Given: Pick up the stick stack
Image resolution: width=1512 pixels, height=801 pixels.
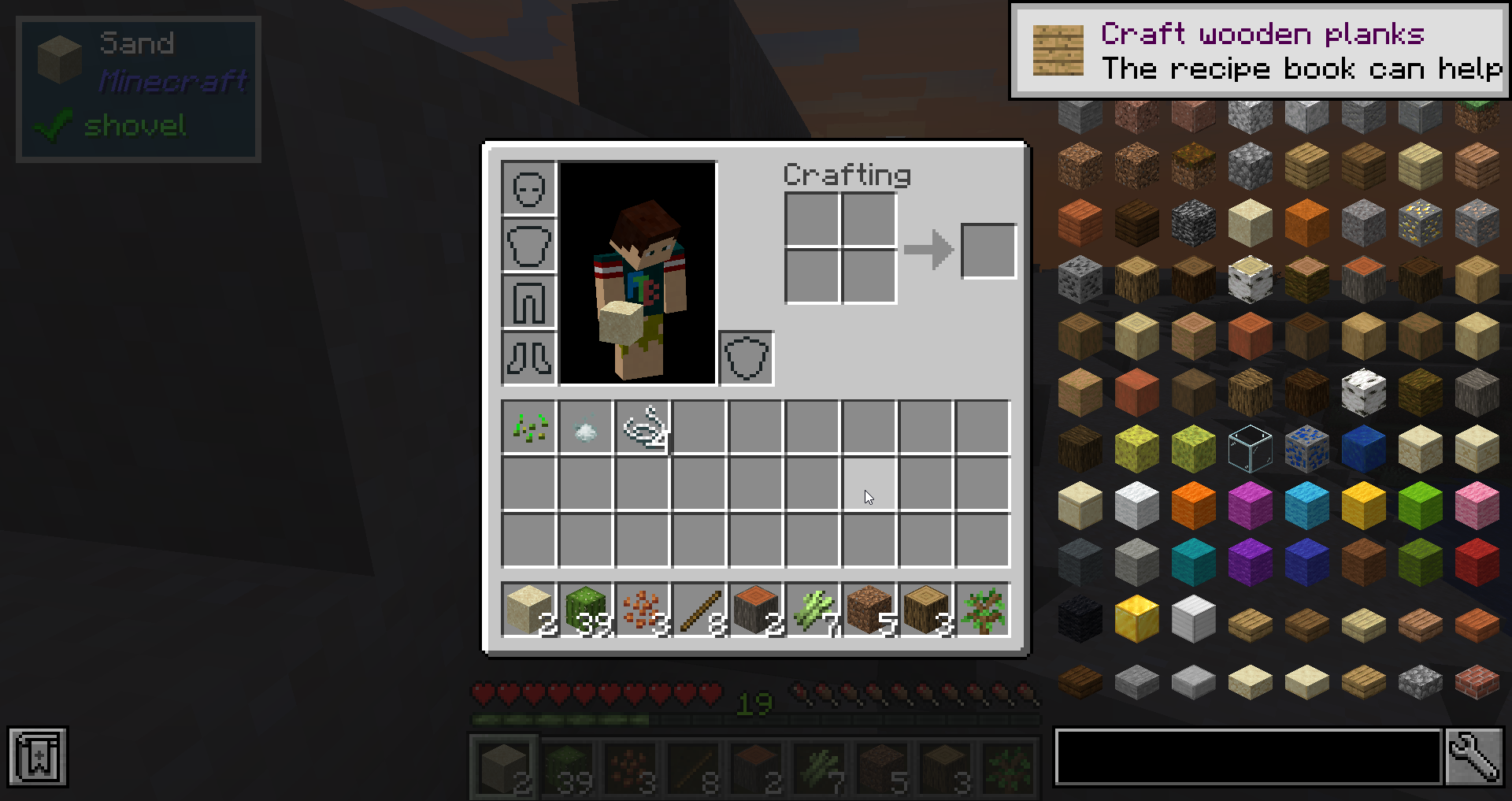Looking at the screenshot, I should pos(699,610).
